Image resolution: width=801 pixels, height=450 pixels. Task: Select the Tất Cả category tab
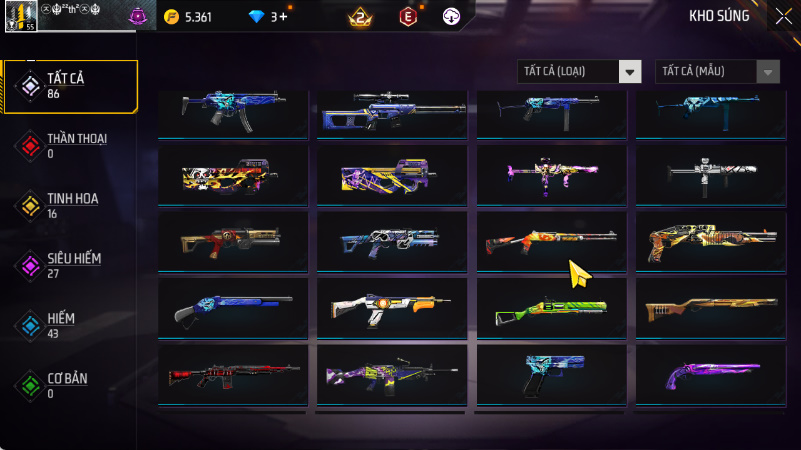(x=70, y=85)
